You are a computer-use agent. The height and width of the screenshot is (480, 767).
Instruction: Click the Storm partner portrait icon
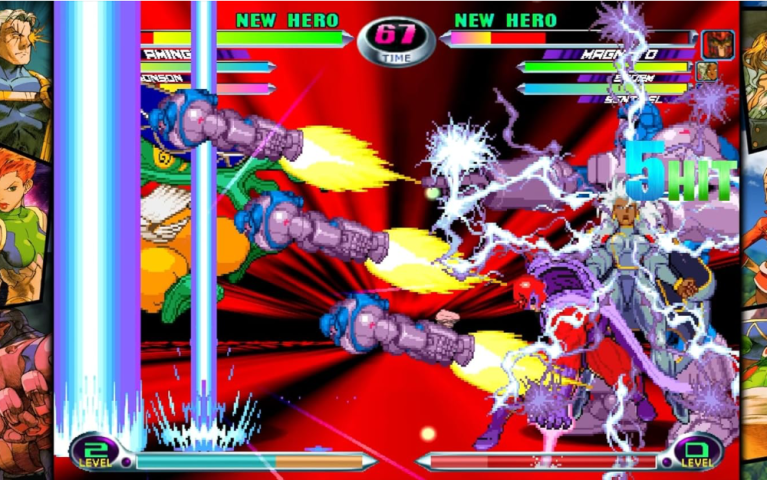click(706, 71)
